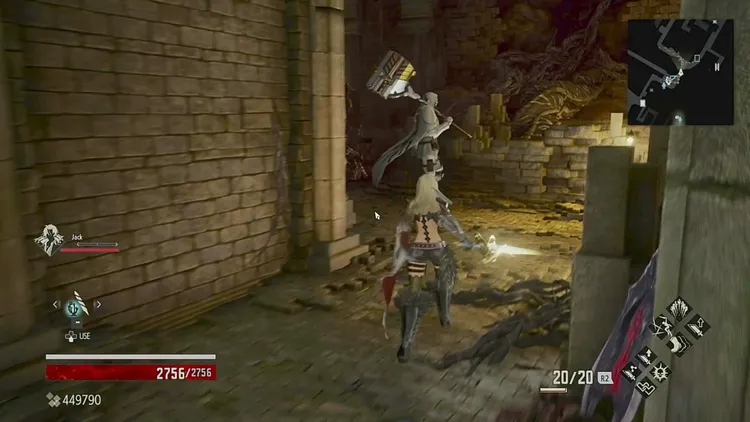Activate the lightning slash gift icon
This screenshot has width=750, height=422.
pyautogui.click(x=661, y=325)
